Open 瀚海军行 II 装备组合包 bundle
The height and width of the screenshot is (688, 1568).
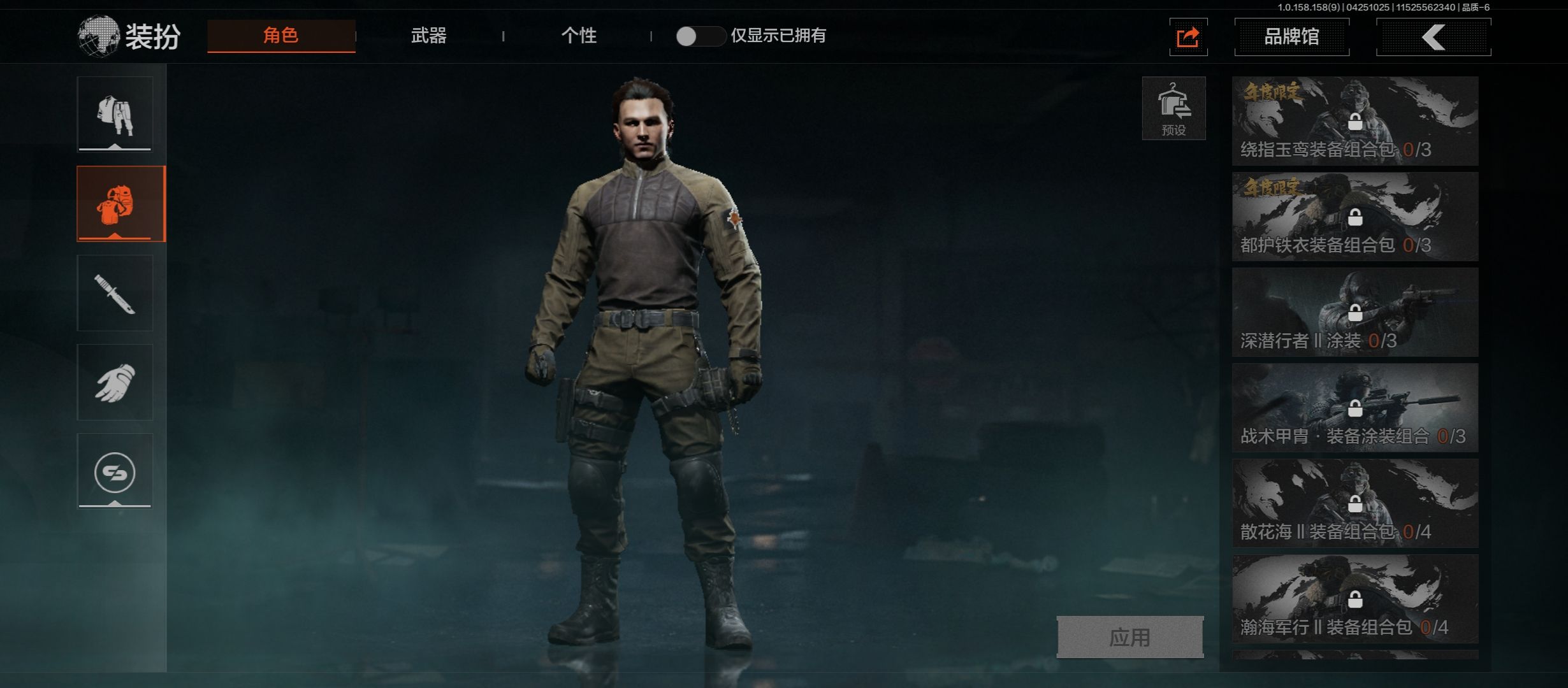[1354, 599]
